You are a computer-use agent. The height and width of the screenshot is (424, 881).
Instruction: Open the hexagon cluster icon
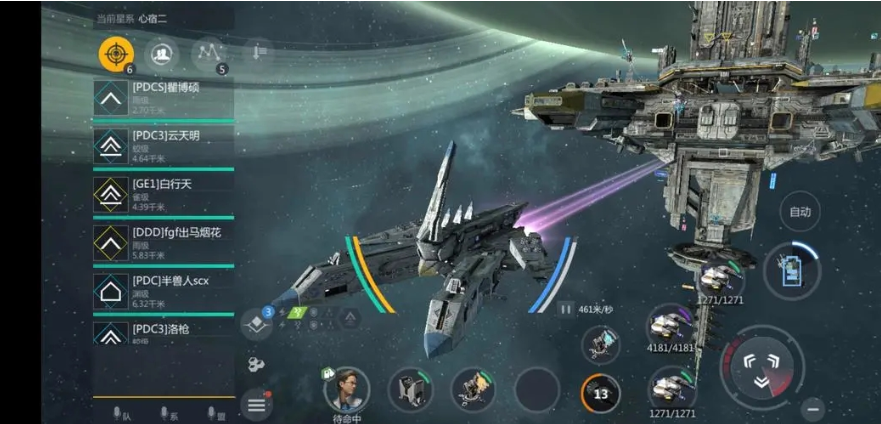(255, 364)
